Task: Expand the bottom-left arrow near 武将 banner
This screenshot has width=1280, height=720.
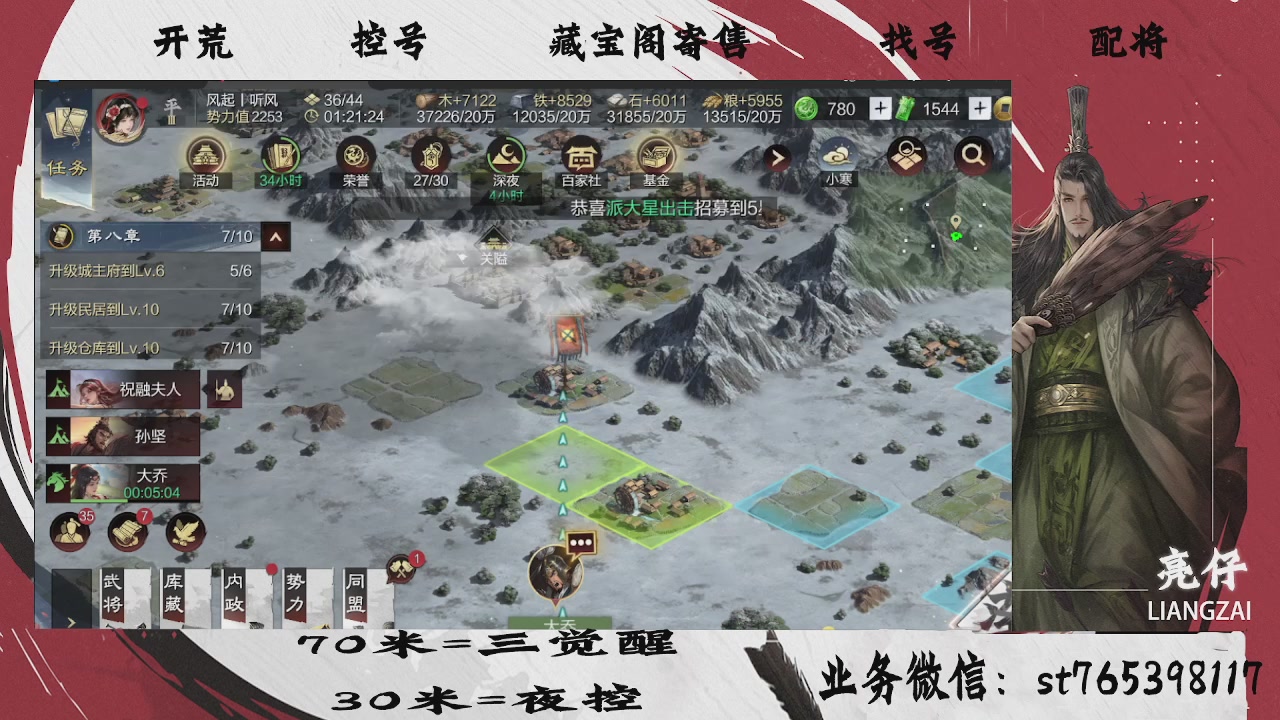Action: (71, 622)
